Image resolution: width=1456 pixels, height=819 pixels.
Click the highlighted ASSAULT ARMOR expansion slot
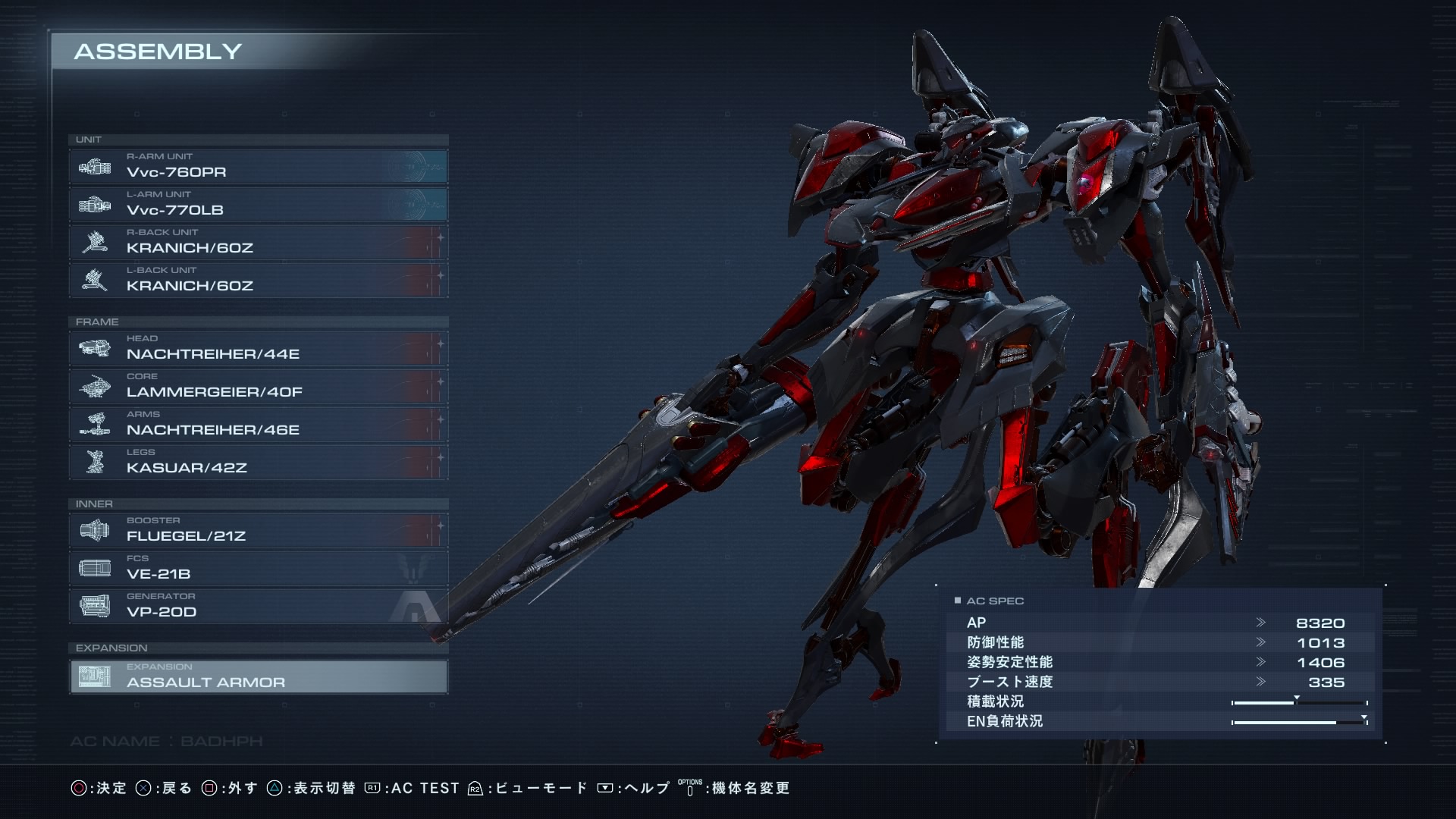click(x=258, y=676)
